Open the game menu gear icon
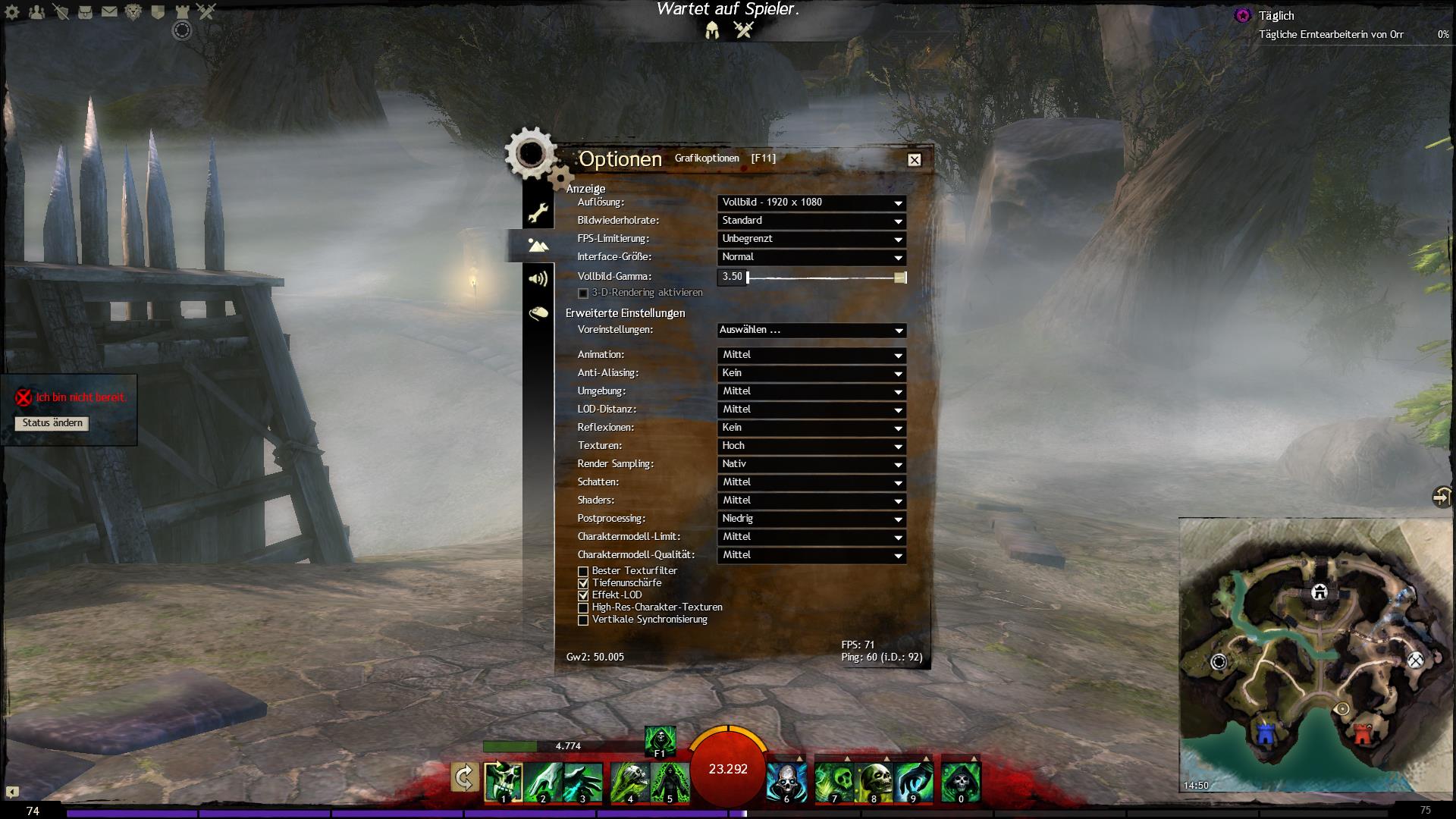 12,12
